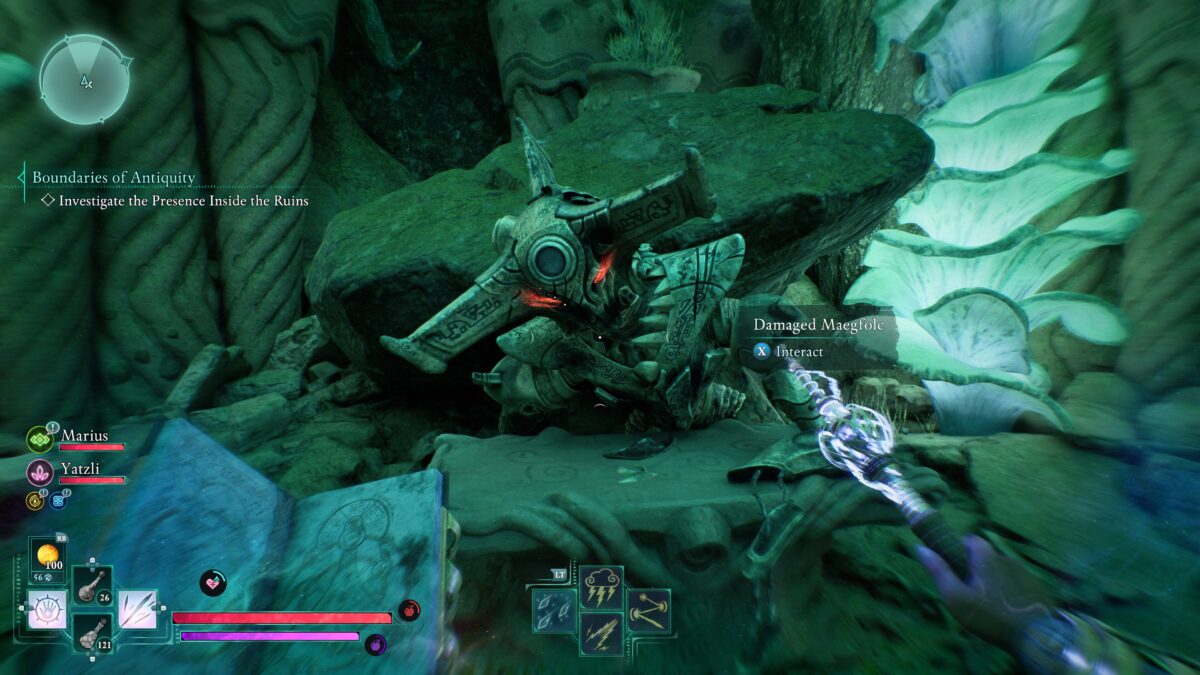Click the yellow spiral ability icon
The image size is (1200, 675).
[35, 499]
